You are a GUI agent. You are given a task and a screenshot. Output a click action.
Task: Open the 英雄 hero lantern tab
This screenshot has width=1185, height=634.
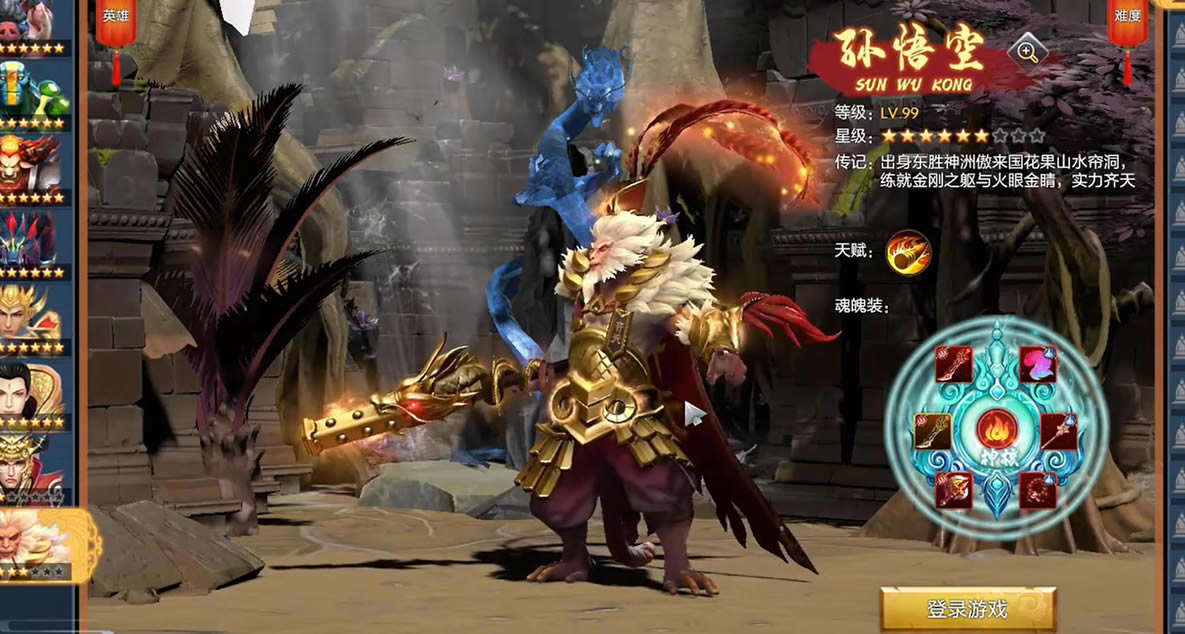coord(115,24)
